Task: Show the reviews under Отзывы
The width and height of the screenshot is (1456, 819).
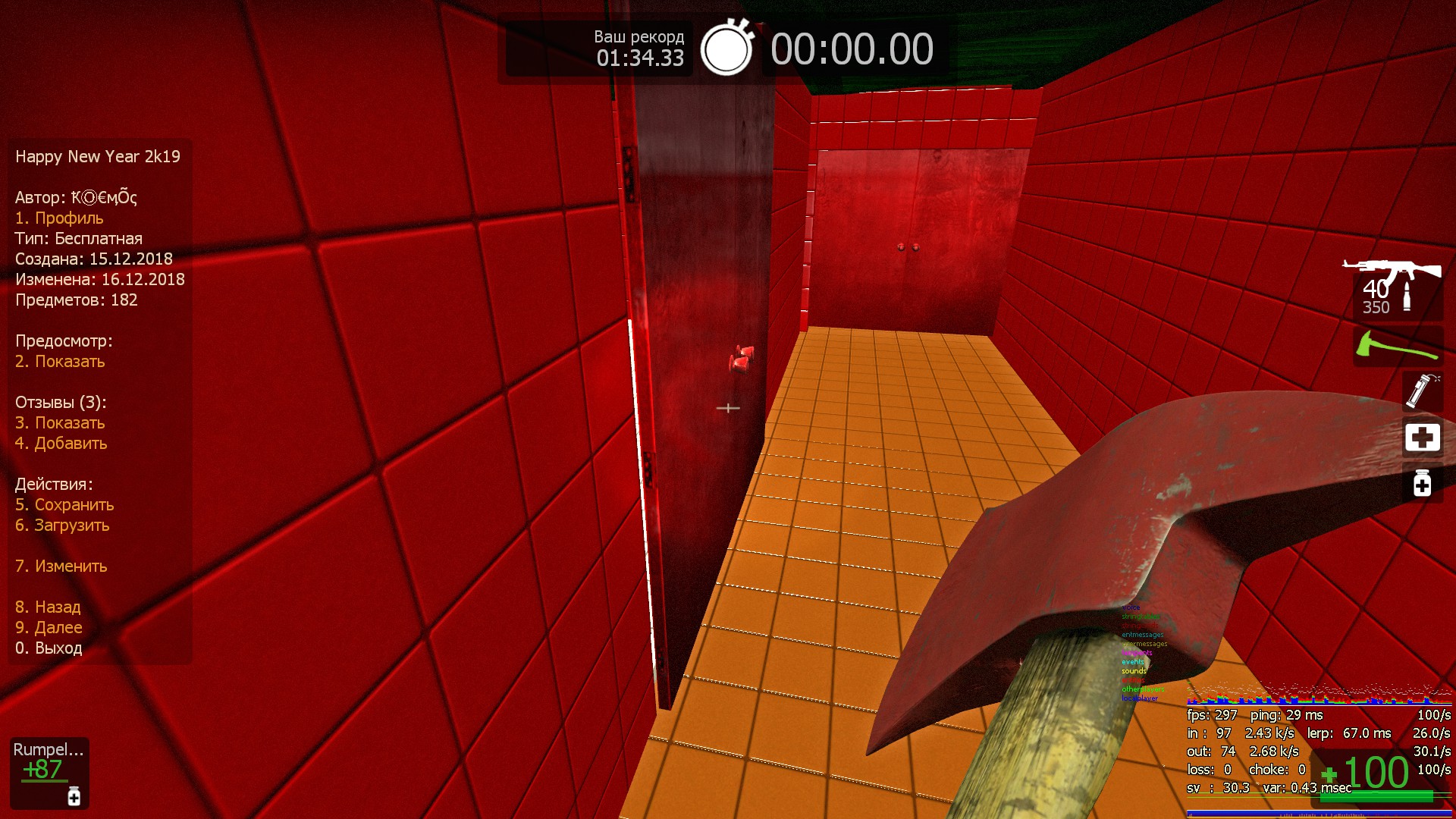Action: click(60, 423)
